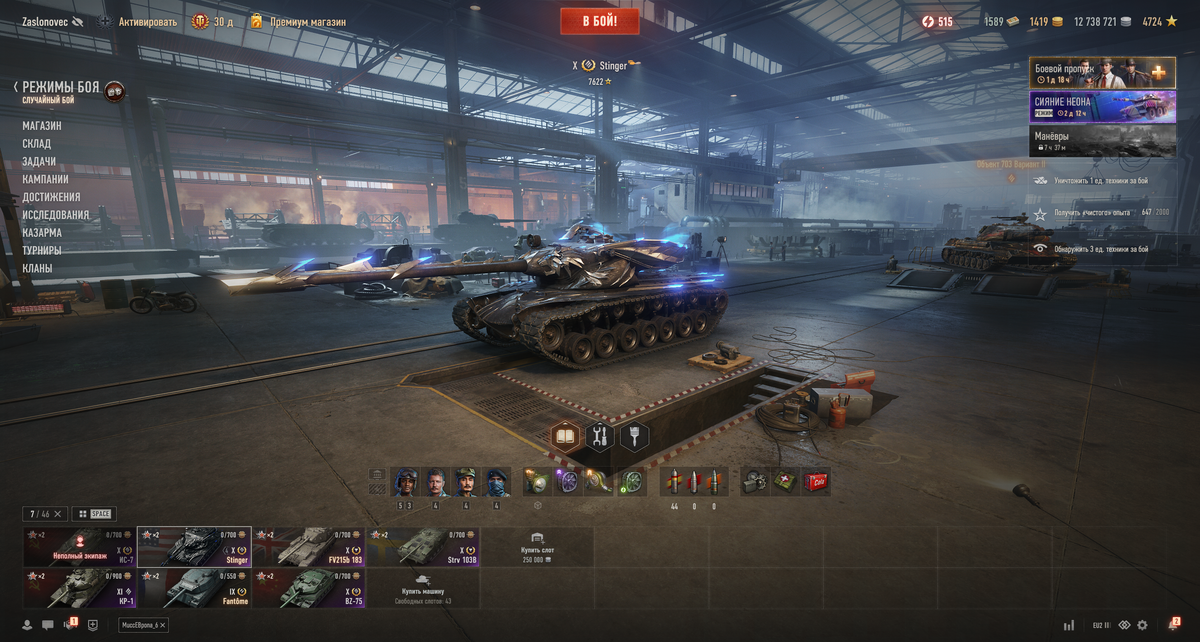1200x642 pixels.
Task: Open the «Исследования» section
Action: point(56,215)
